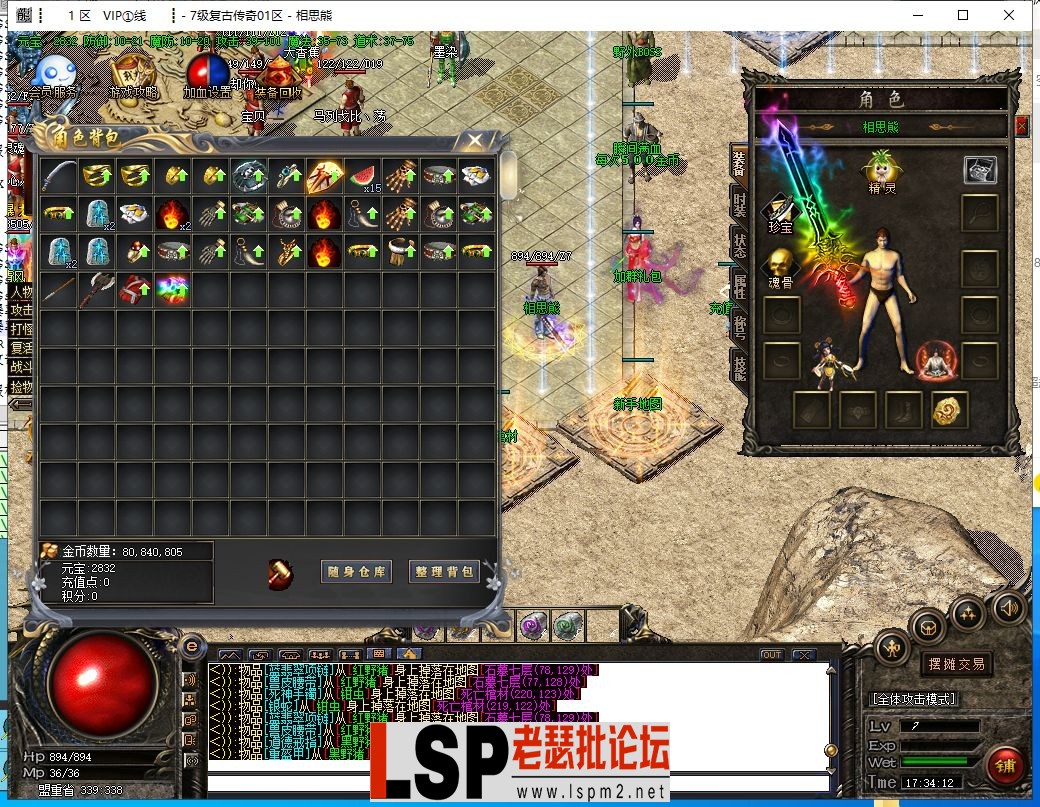The image size is (1040, 807).
Task: Sort items with 整理背包 button
Action: (x=445, y=571)
